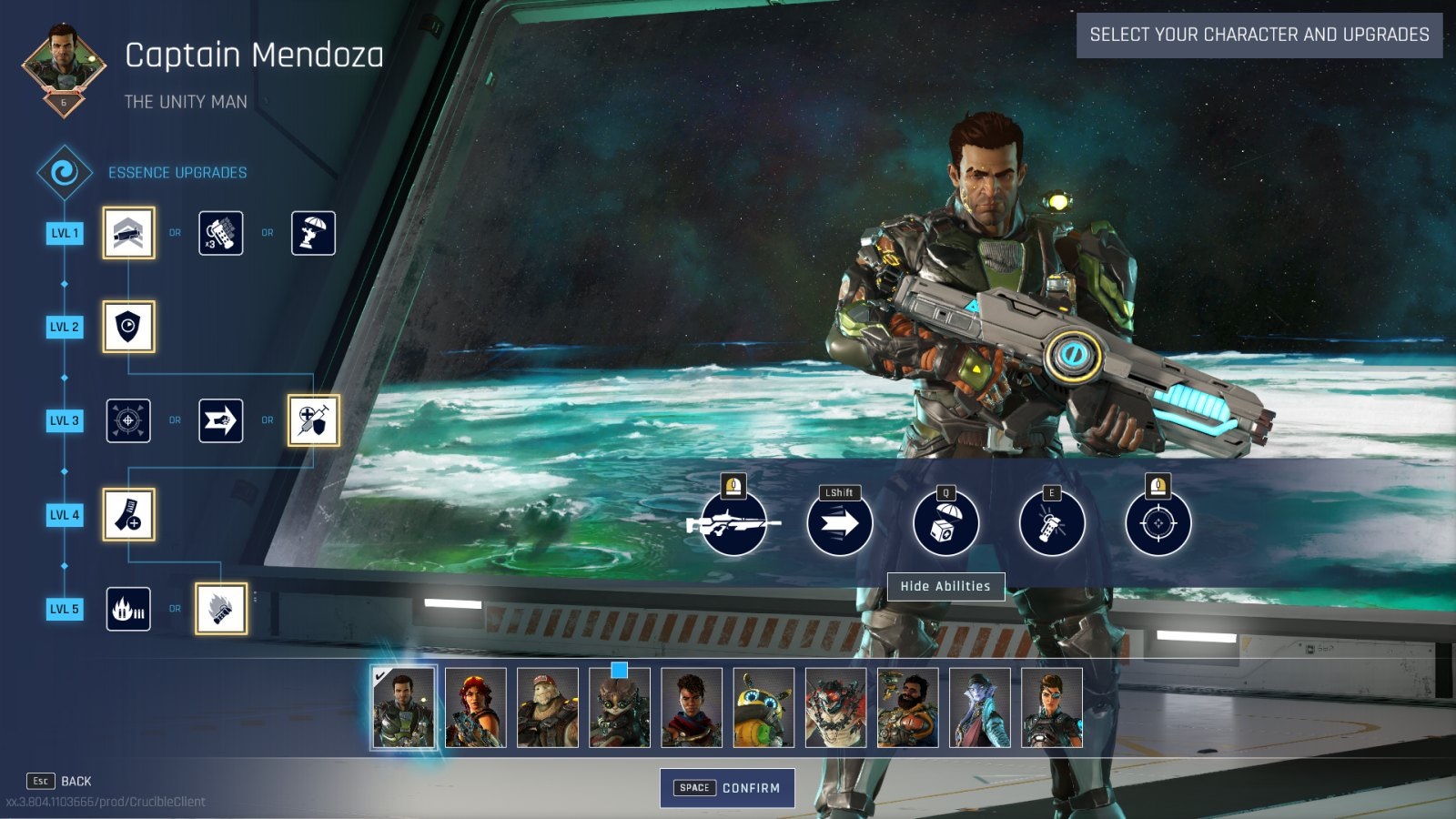Select the red-haired woman character portrait

pyautogui.click(x=475, y=708)
